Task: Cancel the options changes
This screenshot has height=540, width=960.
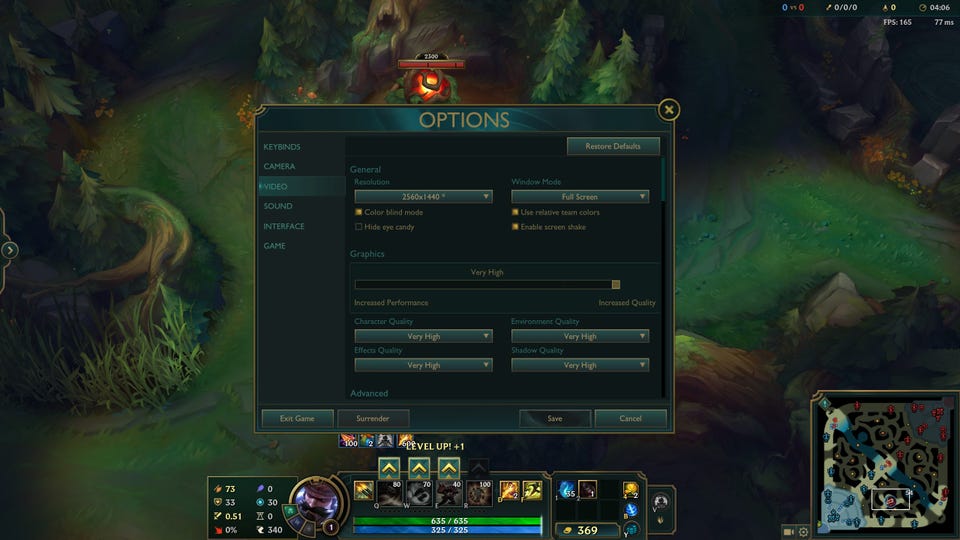Action: (630, 419)
